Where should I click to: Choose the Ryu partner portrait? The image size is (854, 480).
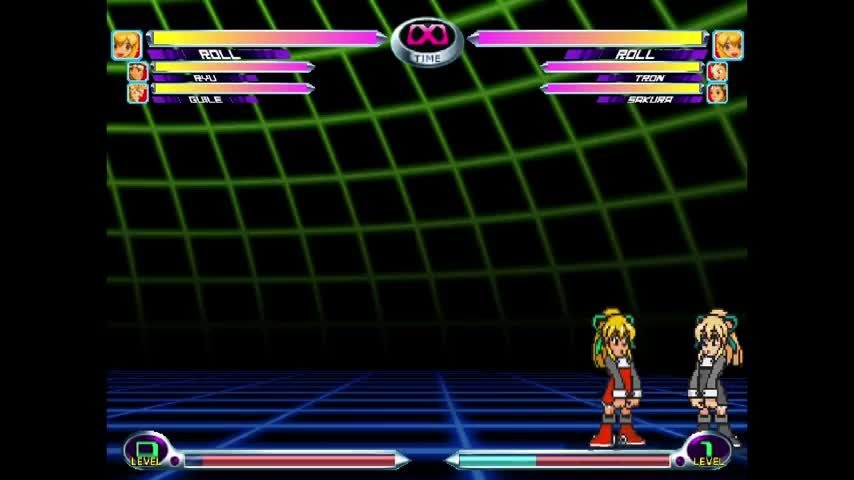(137, 72)
